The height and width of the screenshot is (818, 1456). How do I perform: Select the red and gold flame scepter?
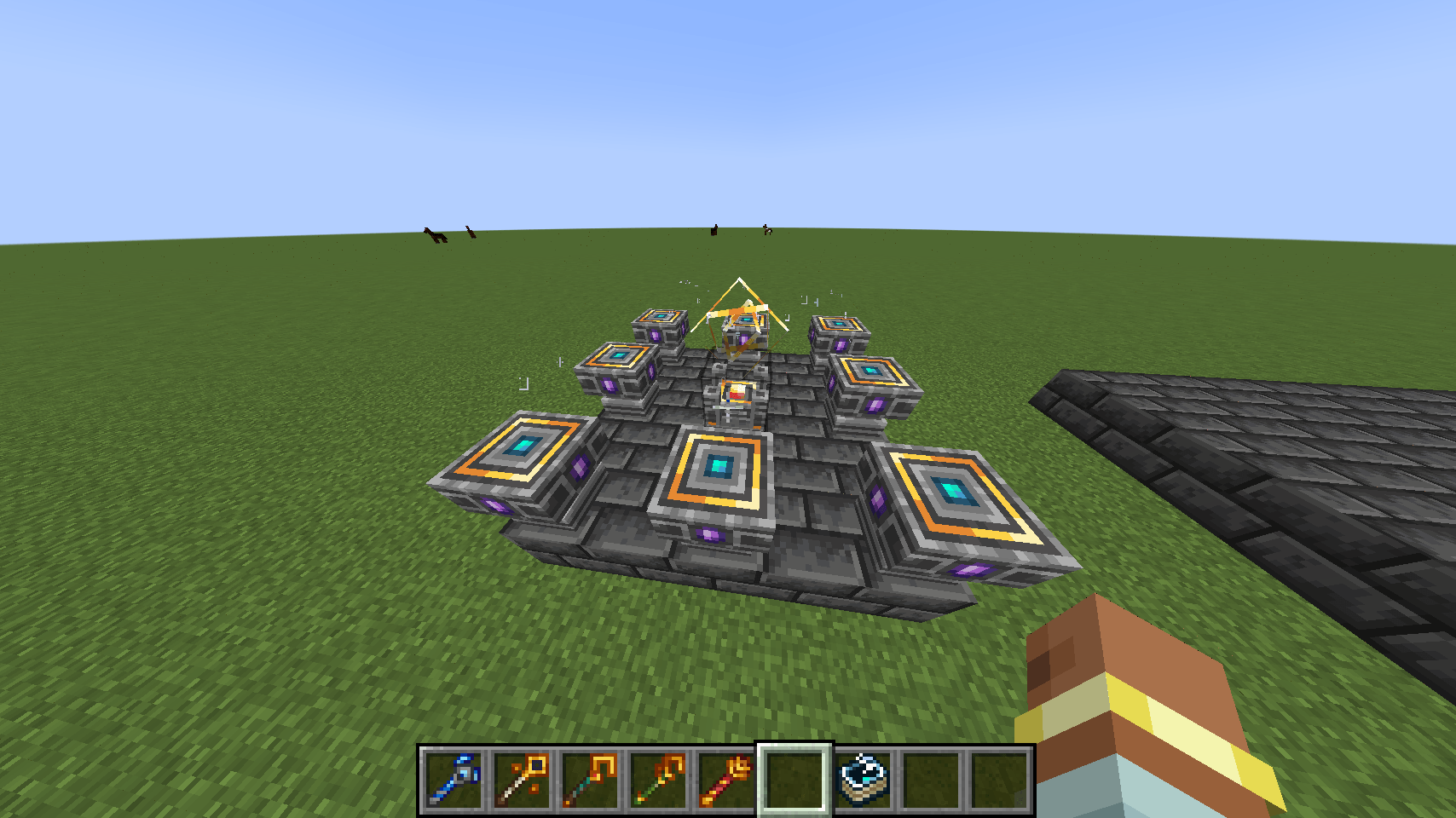[726, 780]
